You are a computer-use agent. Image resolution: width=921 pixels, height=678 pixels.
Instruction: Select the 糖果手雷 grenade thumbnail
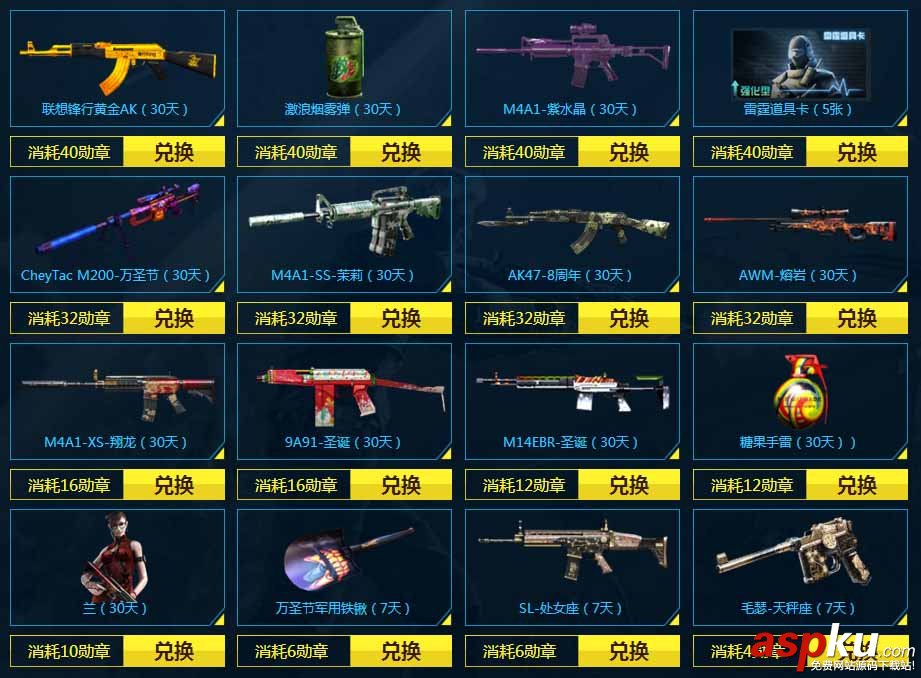coord(799,392)
